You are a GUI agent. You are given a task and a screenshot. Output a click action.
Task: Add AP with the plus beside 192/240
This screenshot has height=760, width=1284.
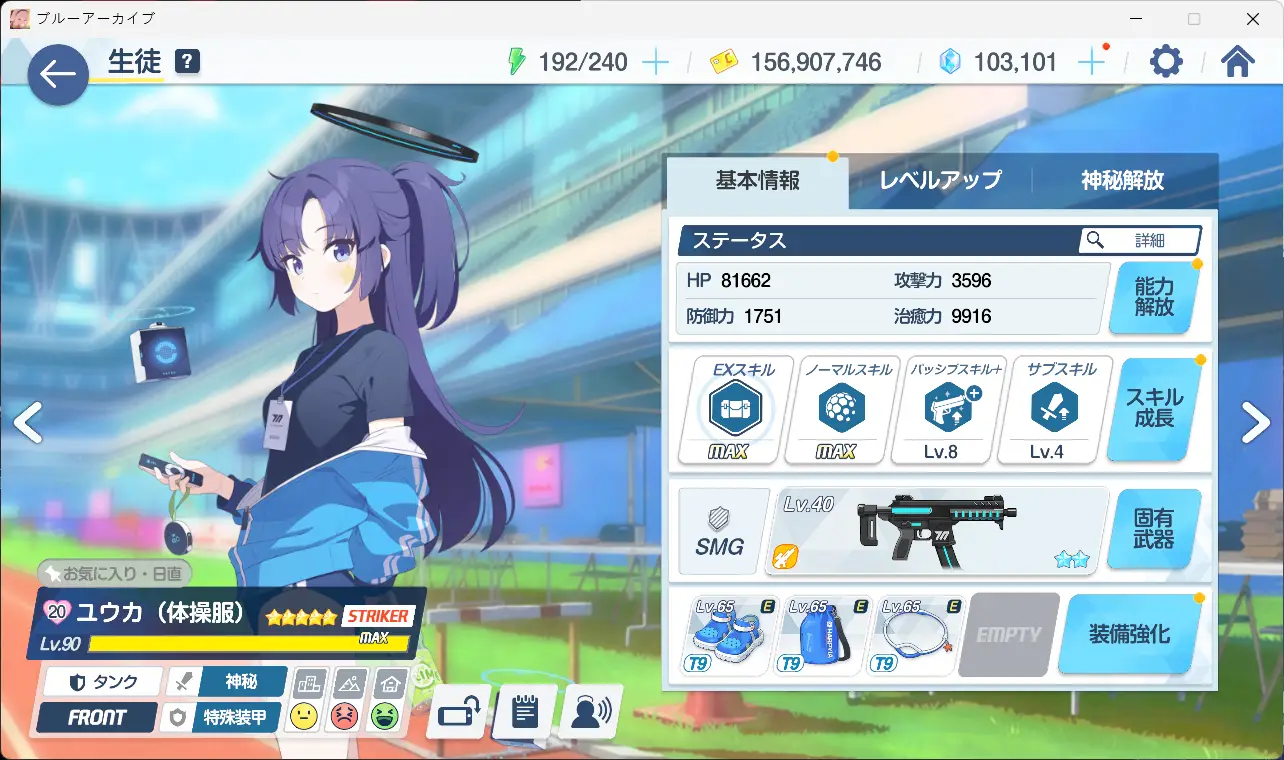[655, 62]
